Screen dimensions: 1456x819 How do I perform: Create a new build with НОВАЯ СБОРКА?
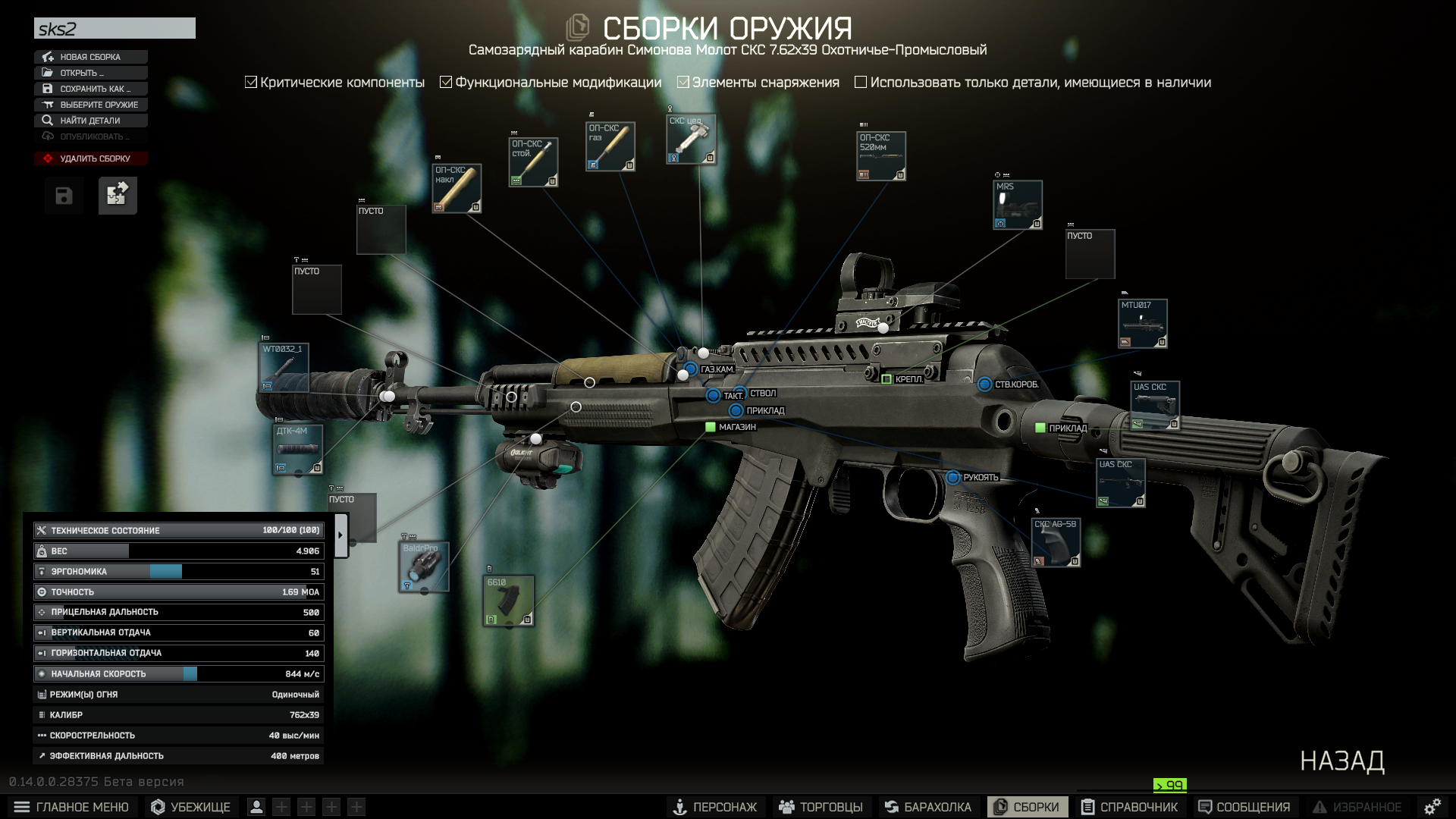90,57
